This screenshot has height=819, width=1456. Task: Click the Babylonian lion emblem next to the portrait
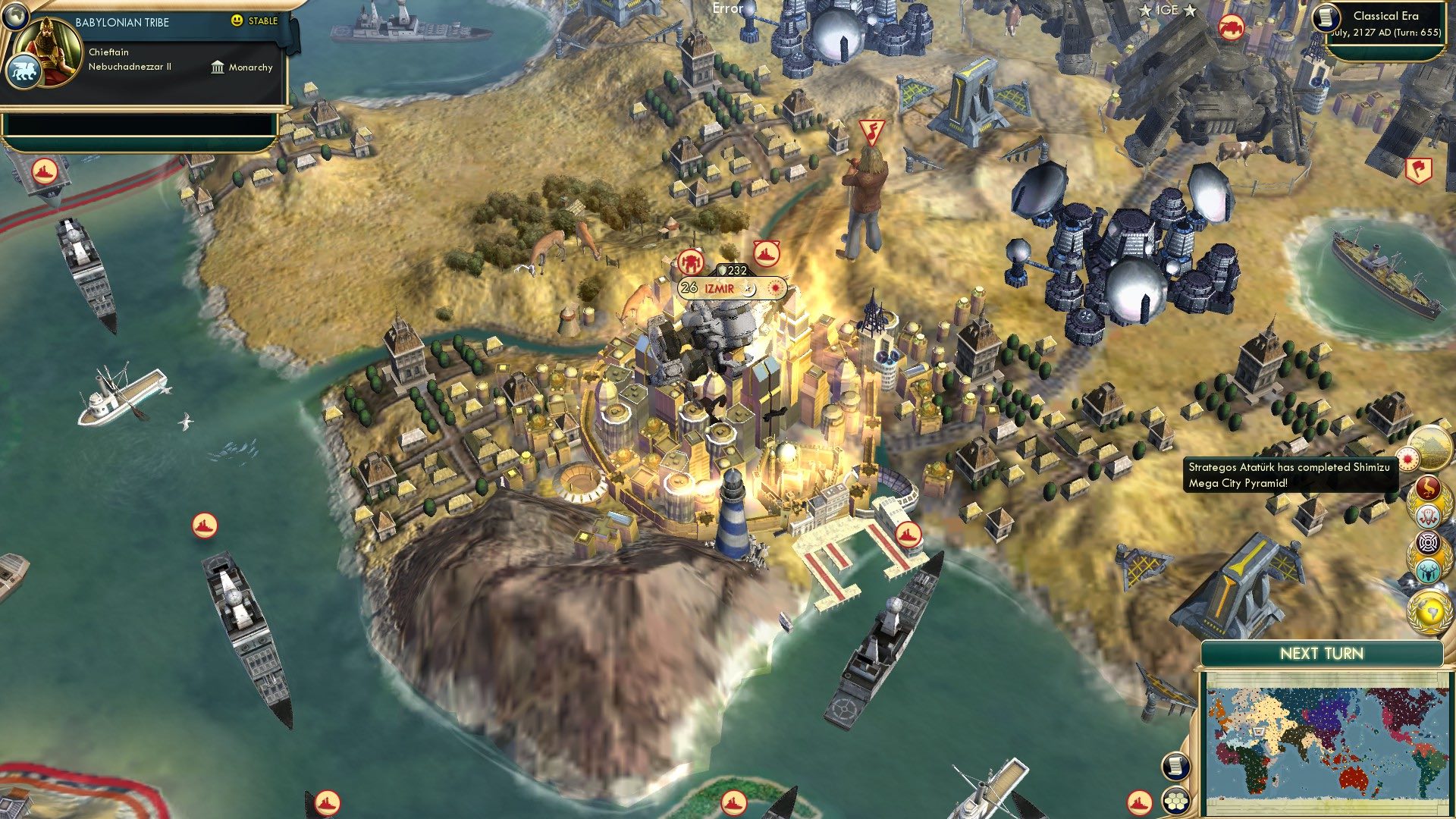(x=25, y=70)
